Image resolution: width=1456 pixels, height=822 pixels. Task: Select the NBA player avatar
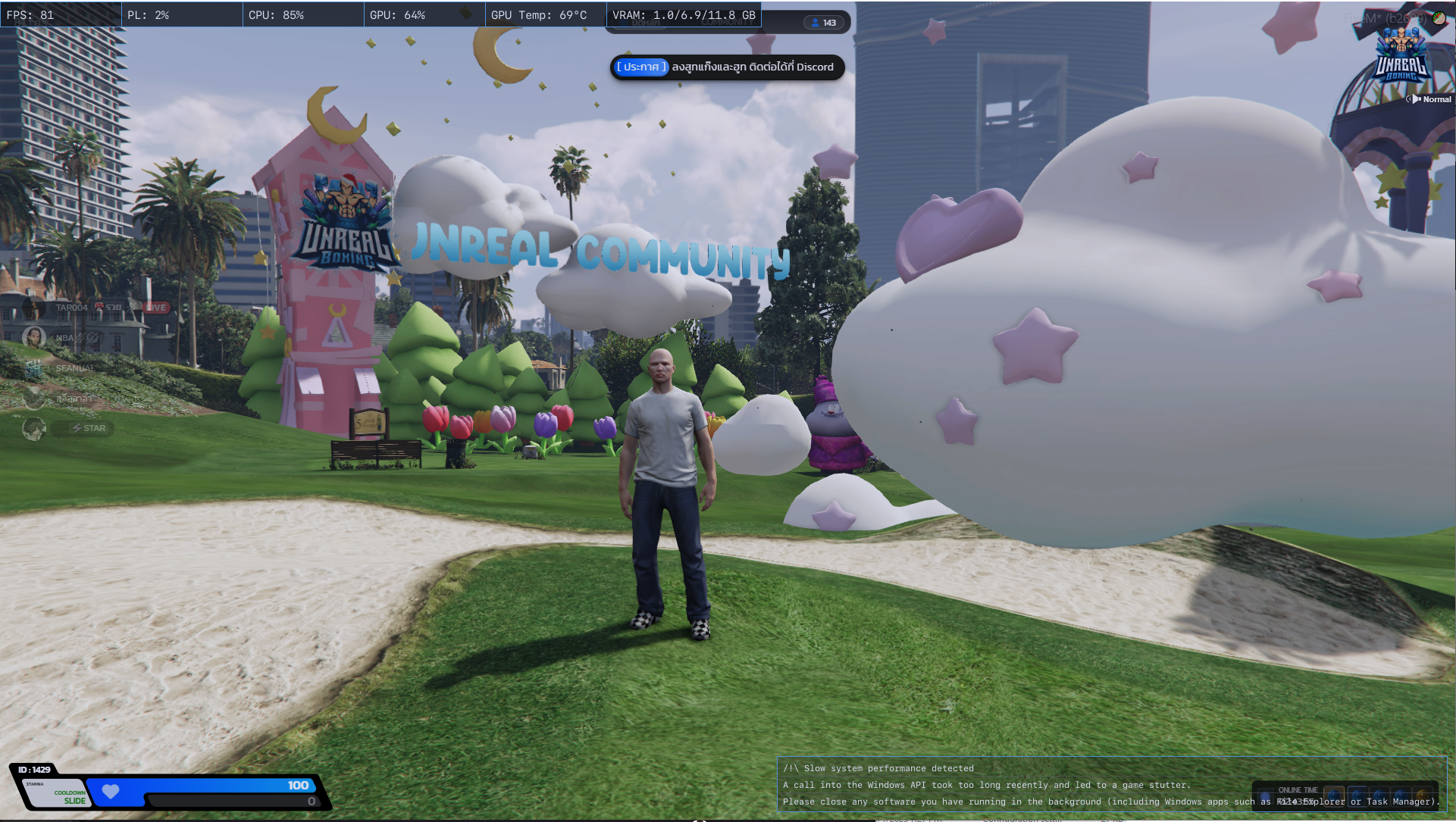[x=34, y=337]
